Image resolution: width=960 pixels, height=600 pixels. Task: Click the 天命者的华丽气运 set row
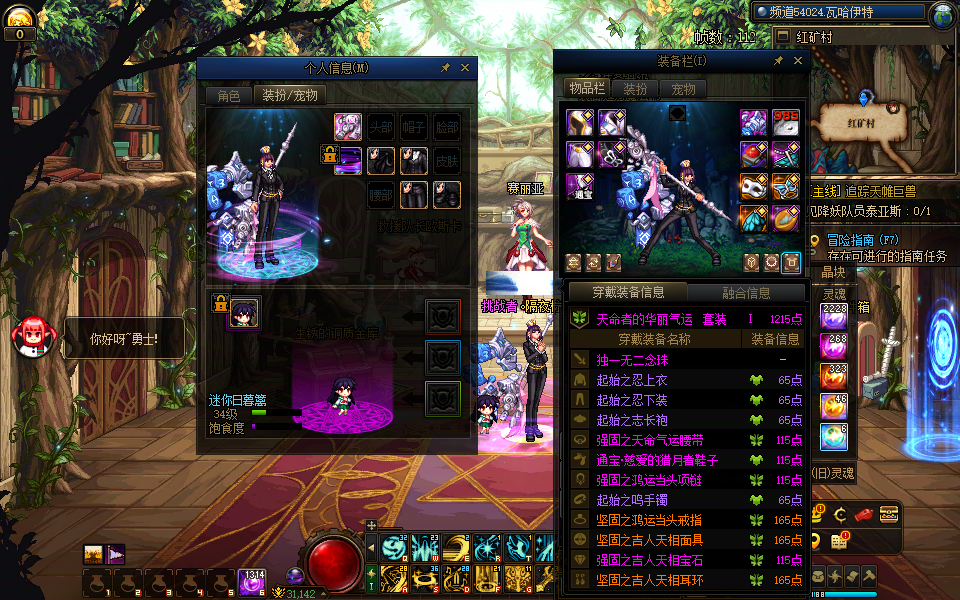[x=660, y=319]
